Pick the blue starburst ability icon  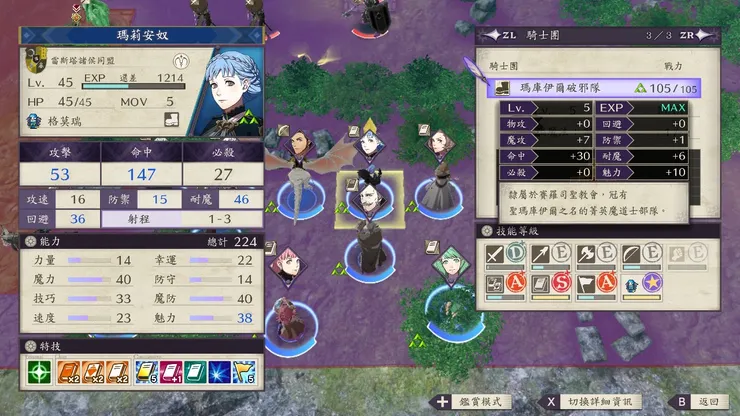coord(218,373)
